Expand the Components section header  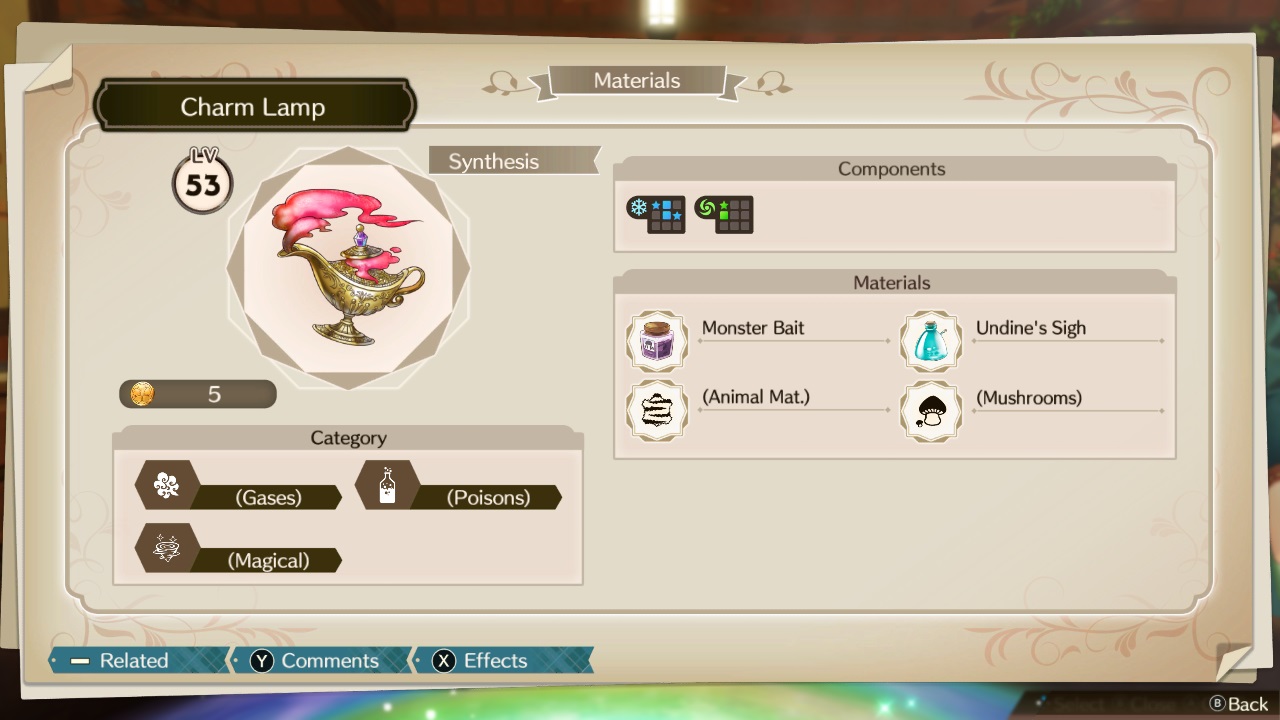891,168
